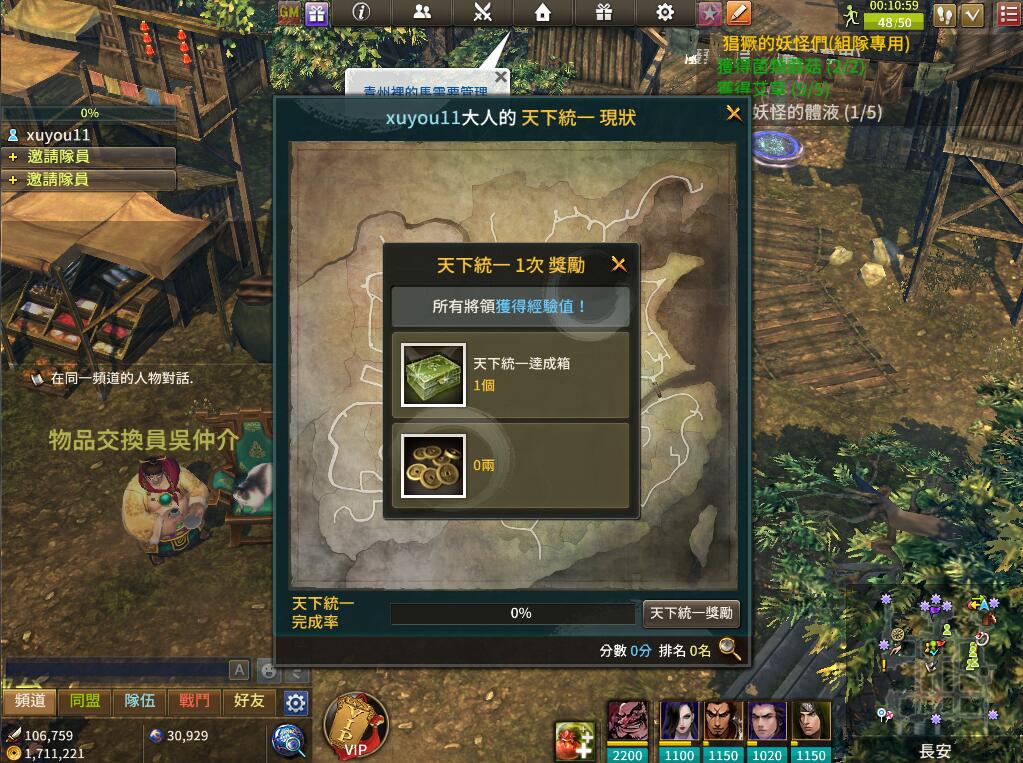1023x763 pixels.
Task: Open the house icon in top toolbar
Action: pyautogui.click(x=542, y=13)
